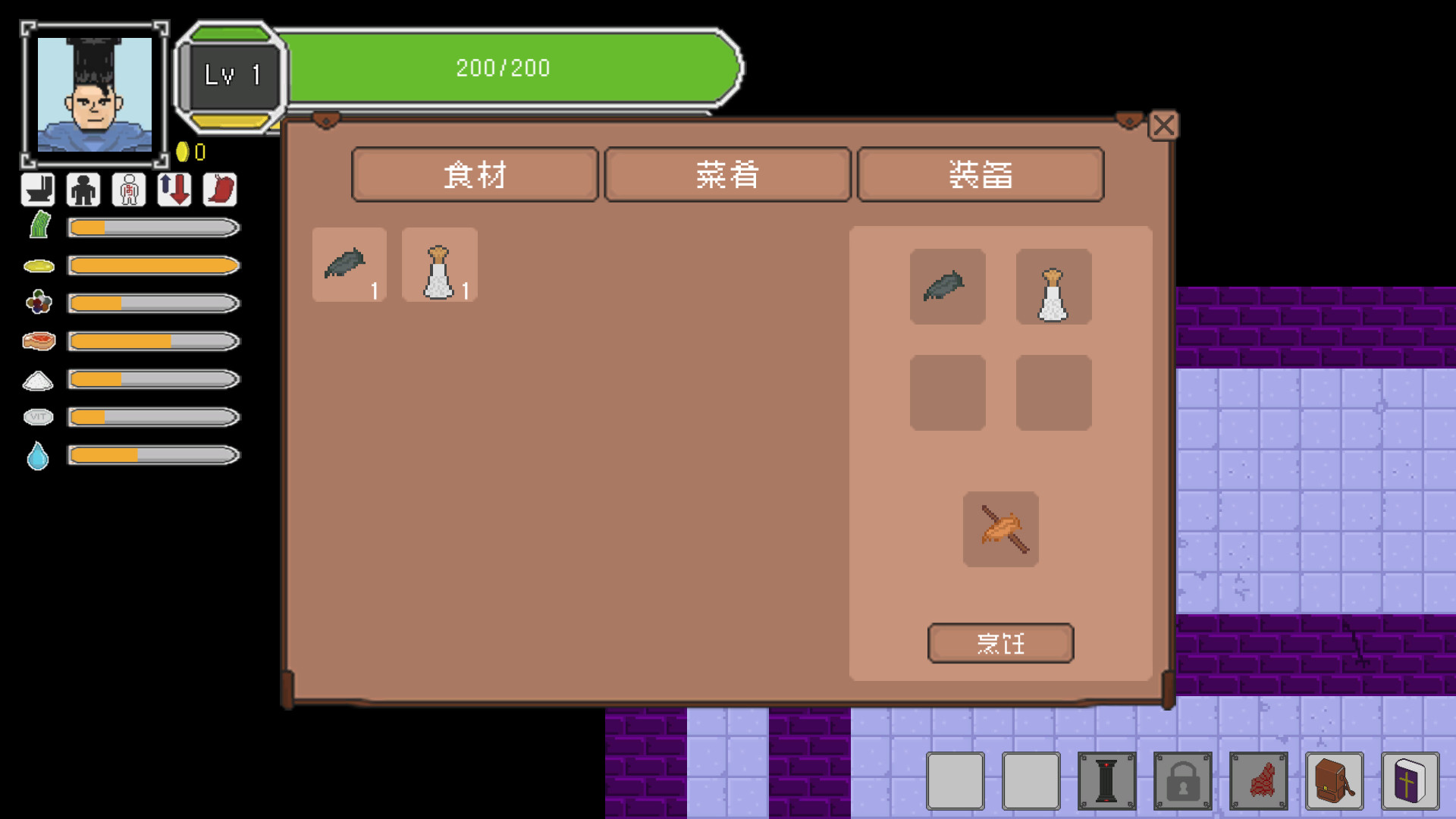Select the red meat icon in the hotbar
The height and width of the screenshot is (819, 1456).
(1259, 780)
